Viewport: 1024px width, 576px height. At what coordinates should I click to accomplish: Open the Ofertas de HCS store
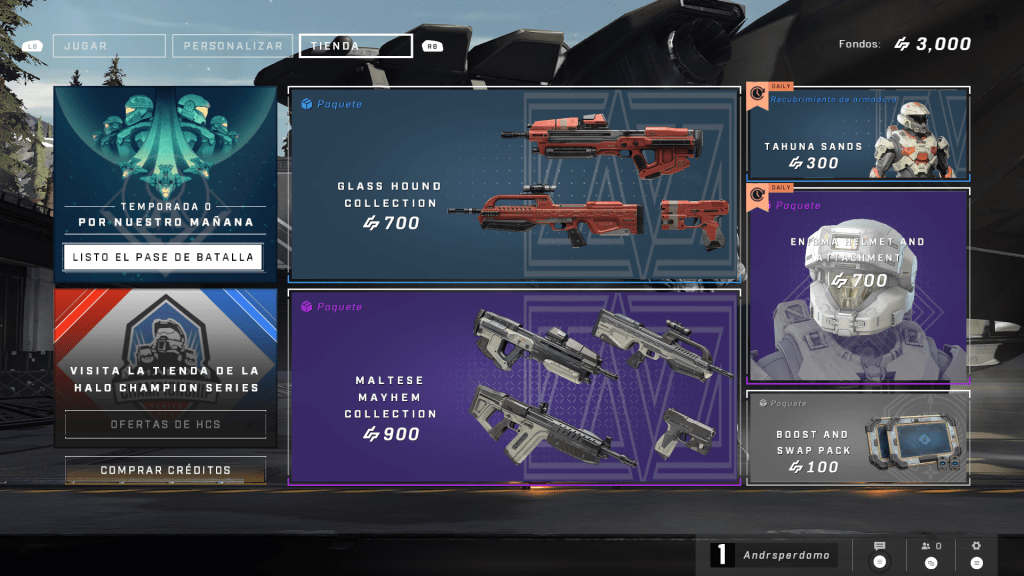165,424
